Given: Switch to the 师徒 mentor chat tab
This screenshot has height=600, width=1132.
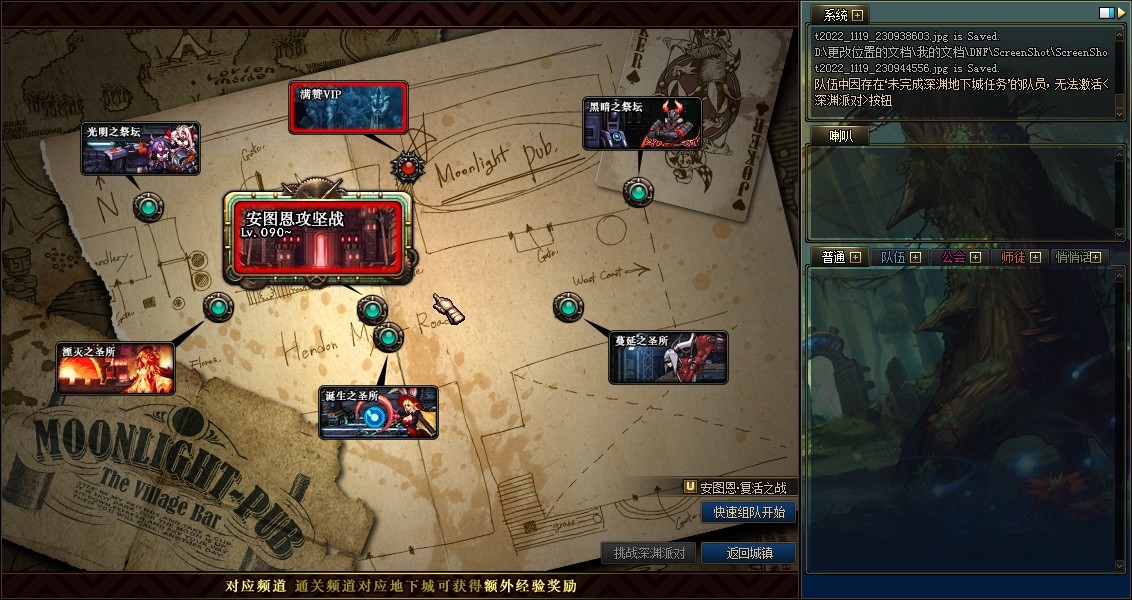Looking at the screenshot, I should (x=1013, y=257).
